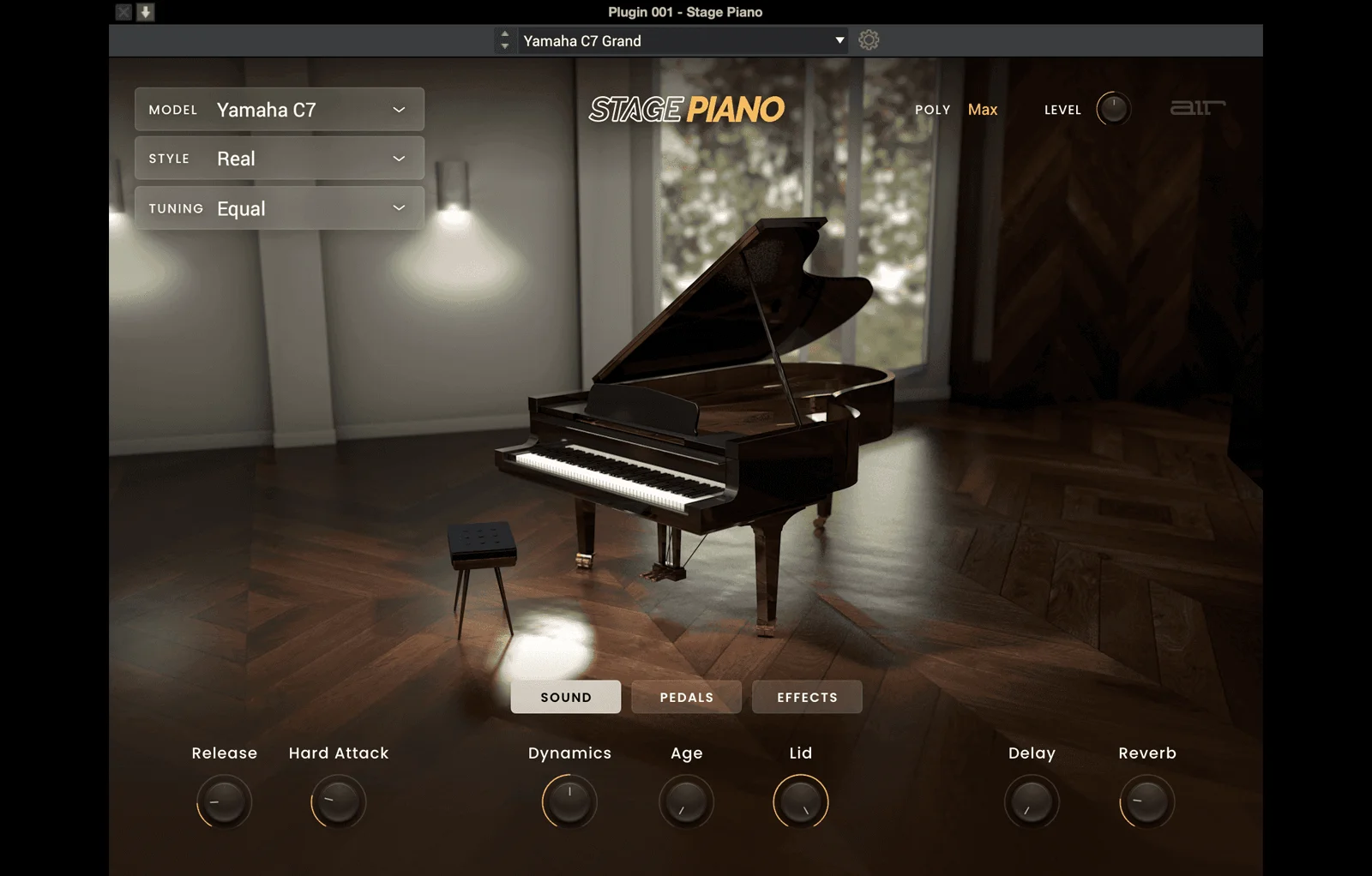Click the Age knob
Image resolution: width=1372 pixels, height=876 pixels.
(685, 802)
